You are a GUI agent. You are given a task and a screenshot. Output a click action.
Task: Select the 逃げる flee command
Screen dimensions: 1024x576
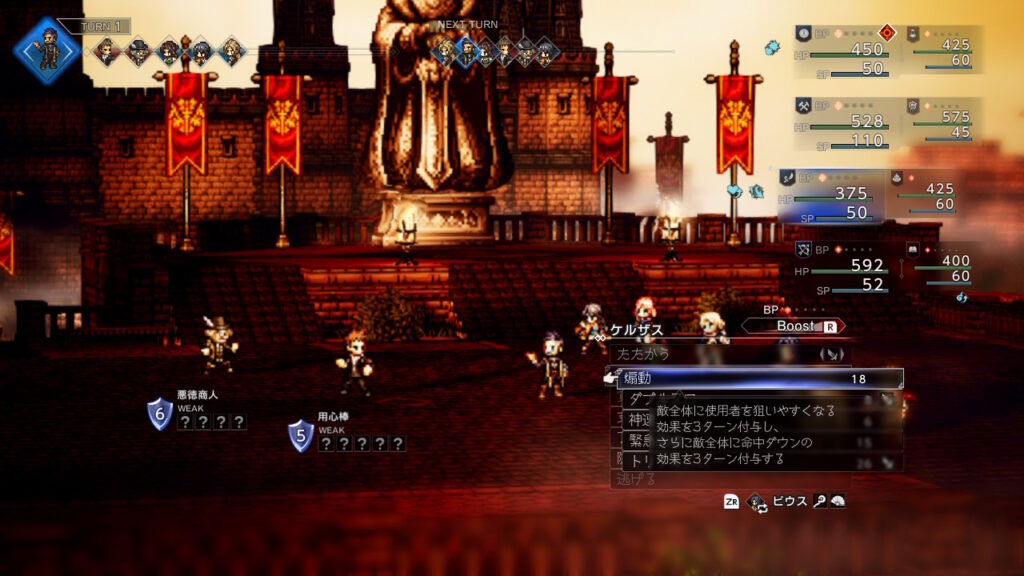(640, 479)
